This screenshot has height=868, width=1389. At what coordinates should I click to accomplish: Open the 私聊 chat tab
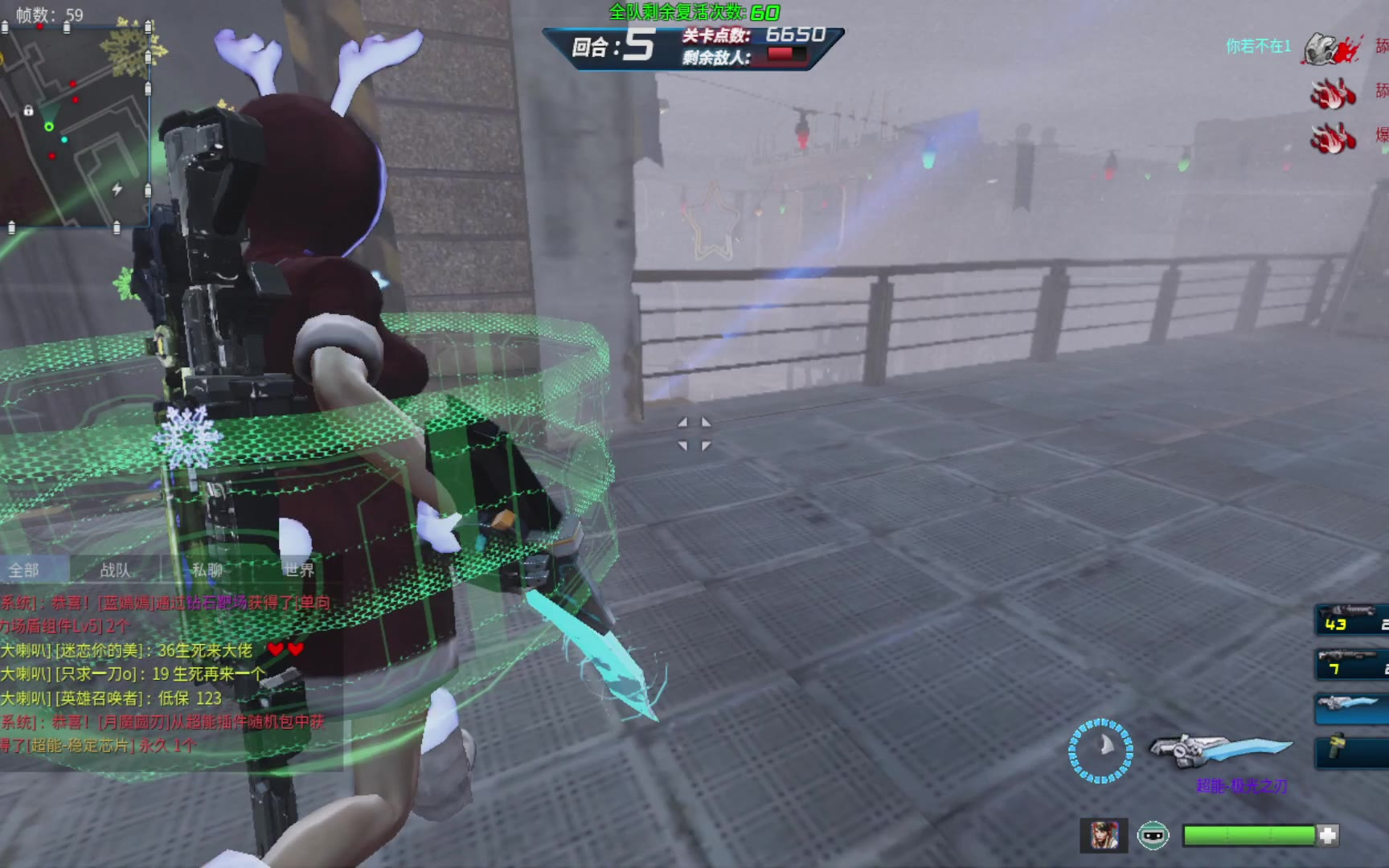pyautogui.click(x=207, y=571)
